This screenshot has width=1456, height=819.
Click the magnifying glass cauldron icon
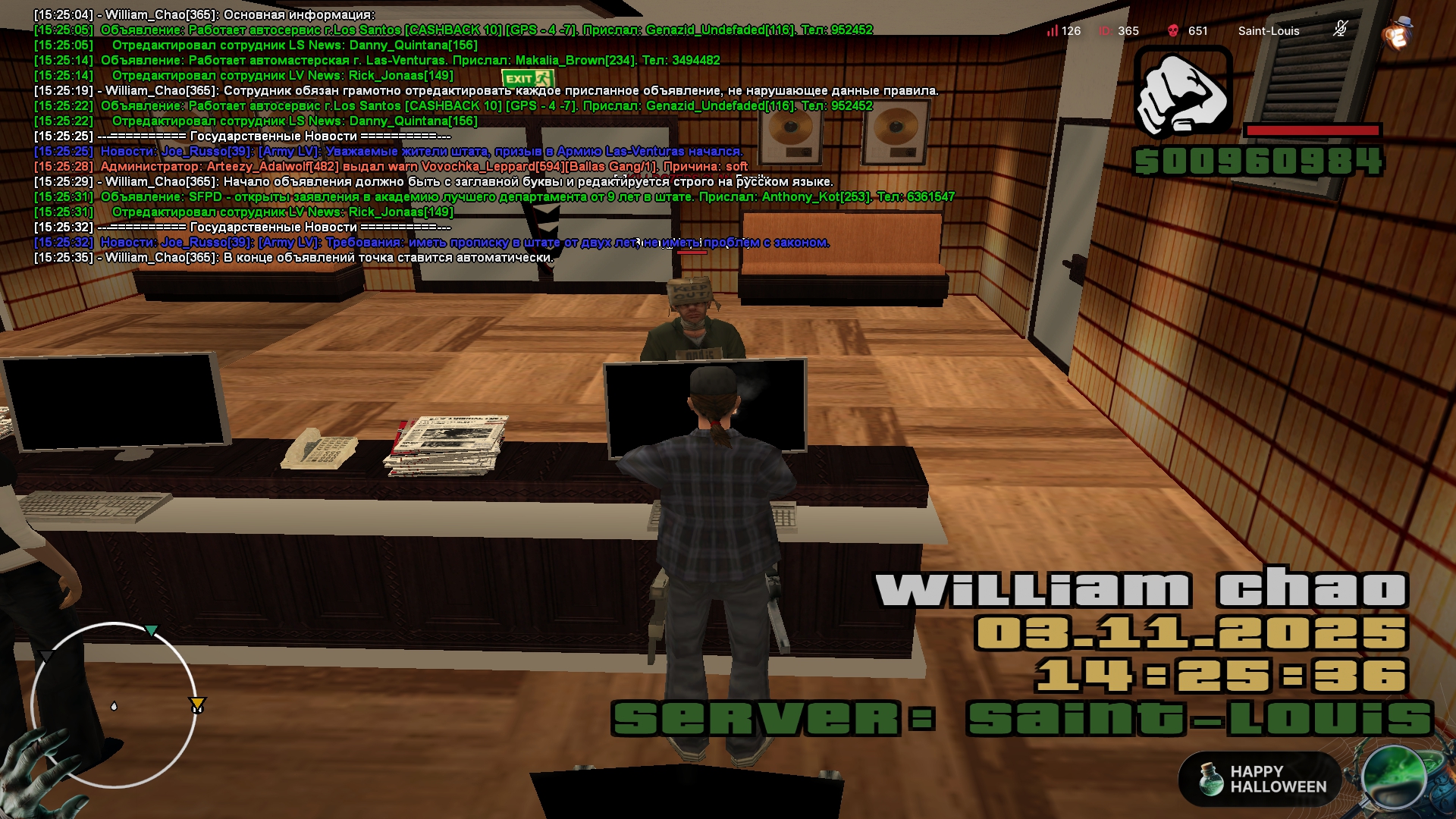(1394, 777)
